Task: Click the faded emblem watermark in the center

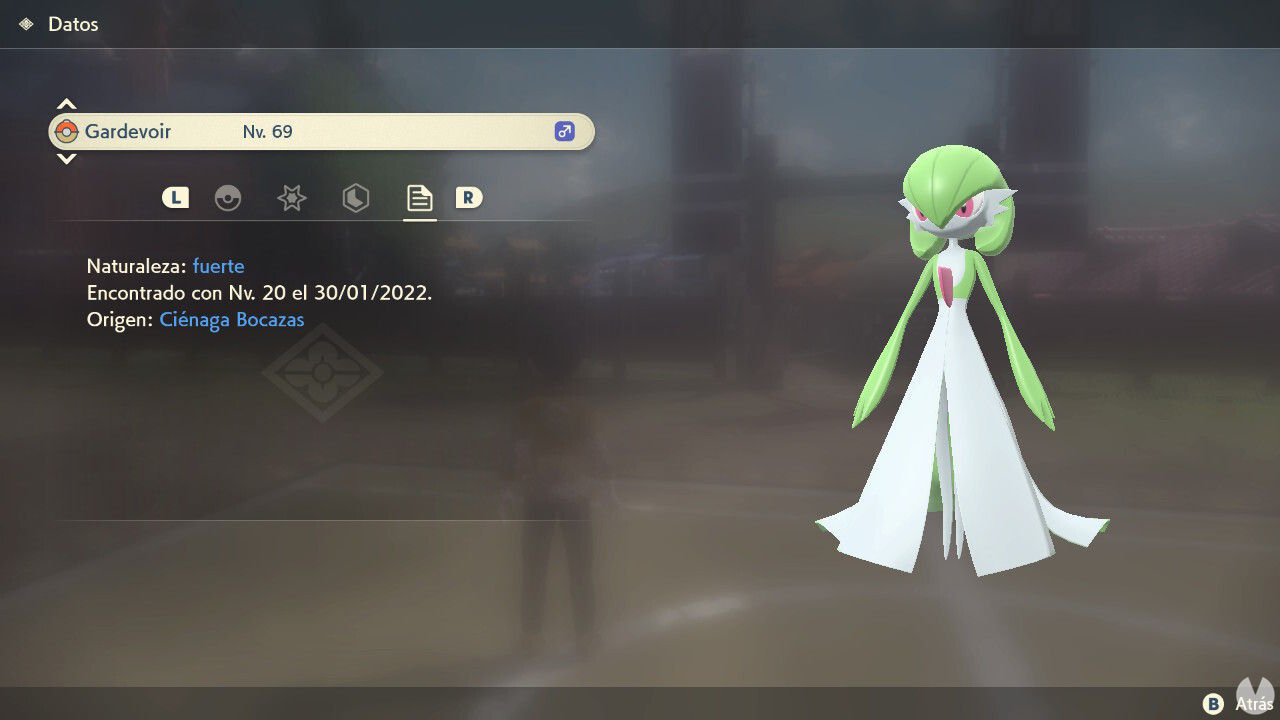Action: [x=322, y=373]
